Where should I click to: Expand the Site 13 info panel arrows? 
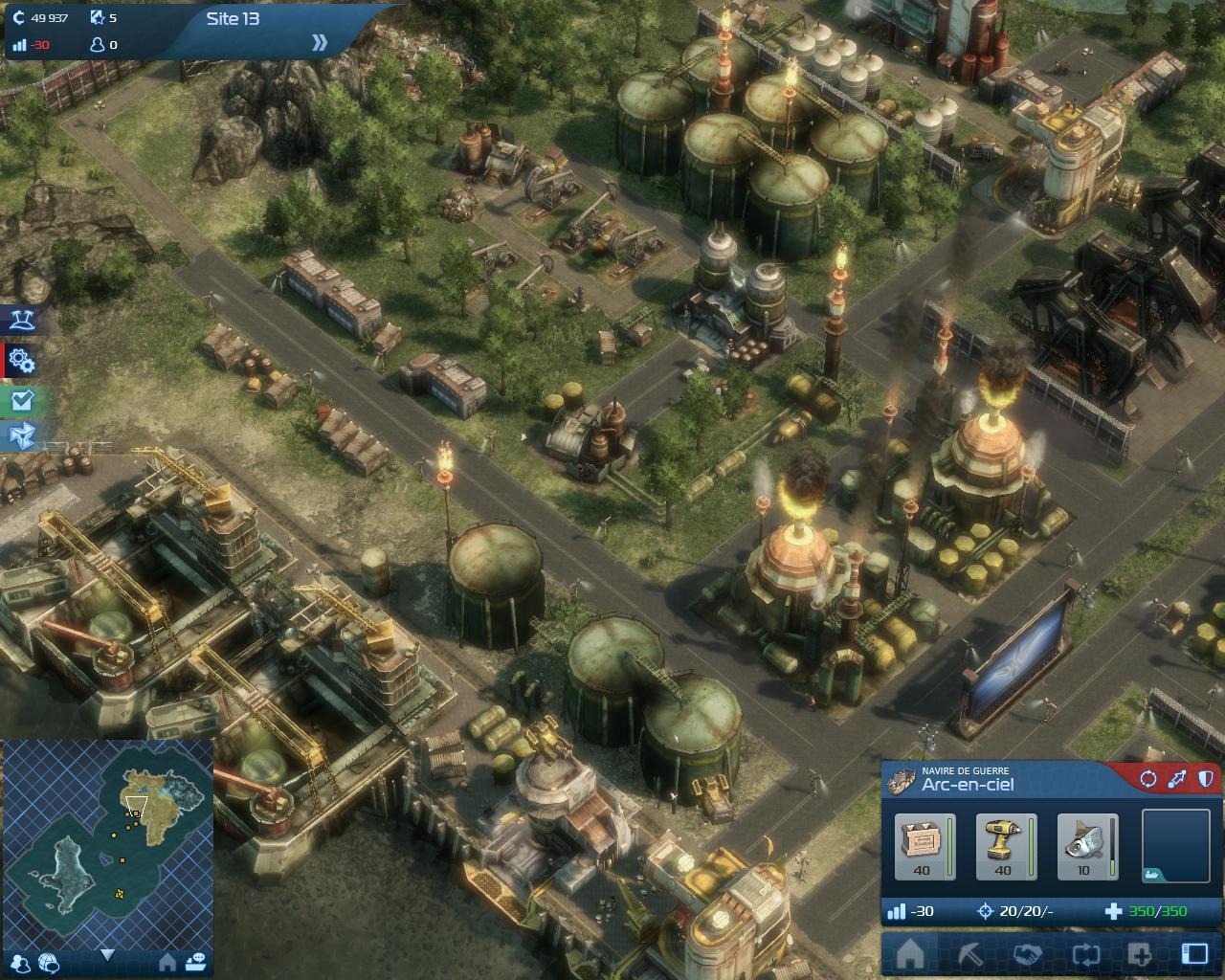320,43
